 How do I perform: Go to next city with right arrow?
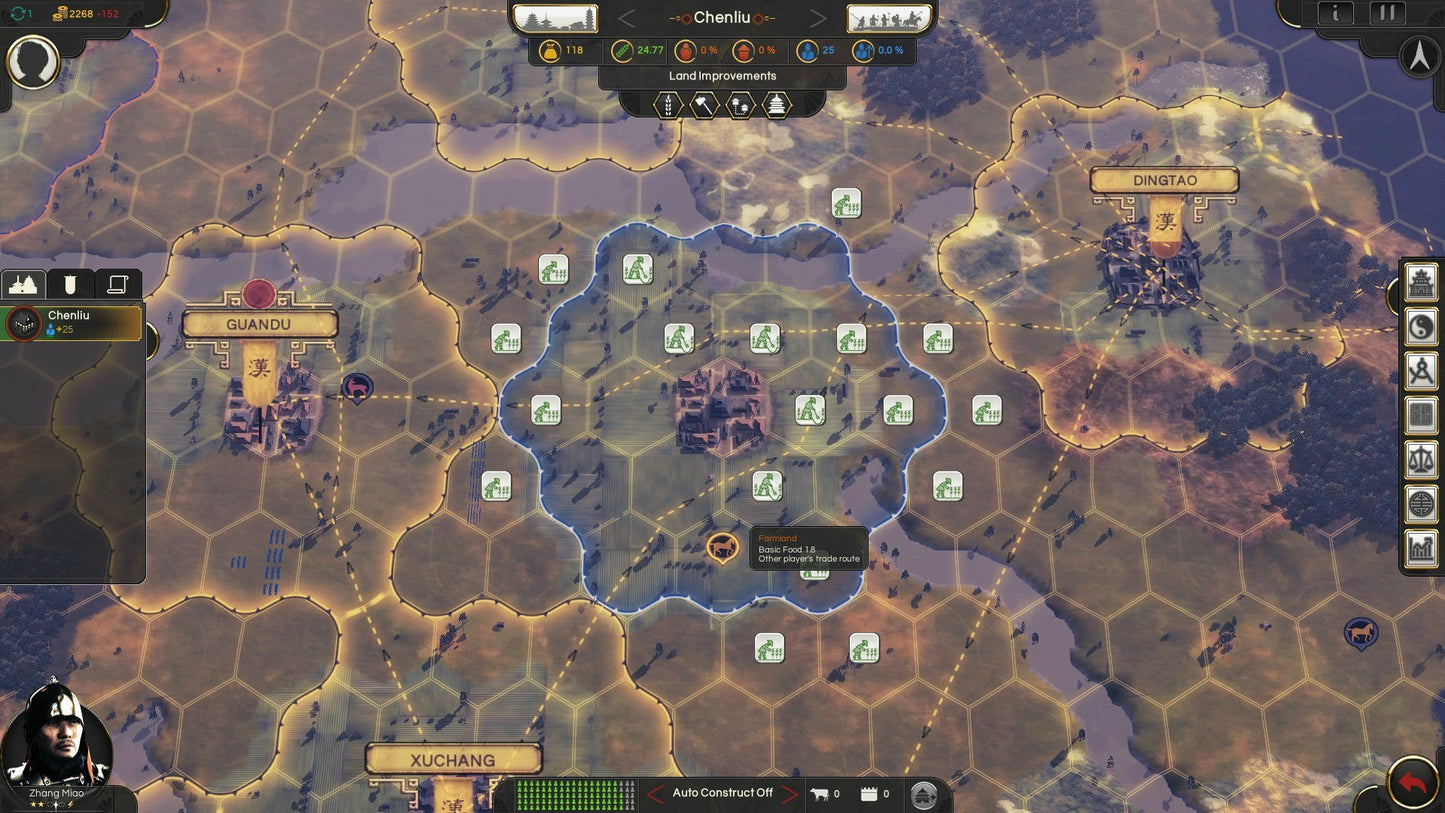[x=818, y=17]
